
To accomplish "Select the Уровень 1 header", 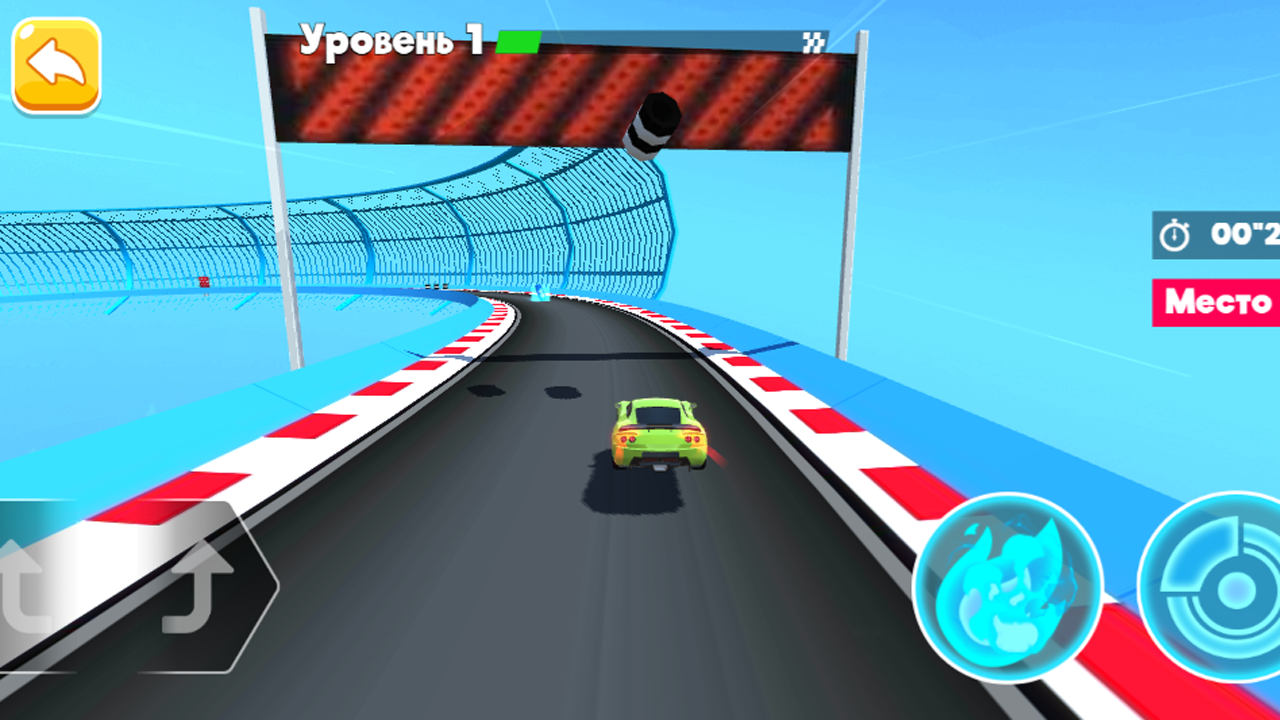I will 390,38.
